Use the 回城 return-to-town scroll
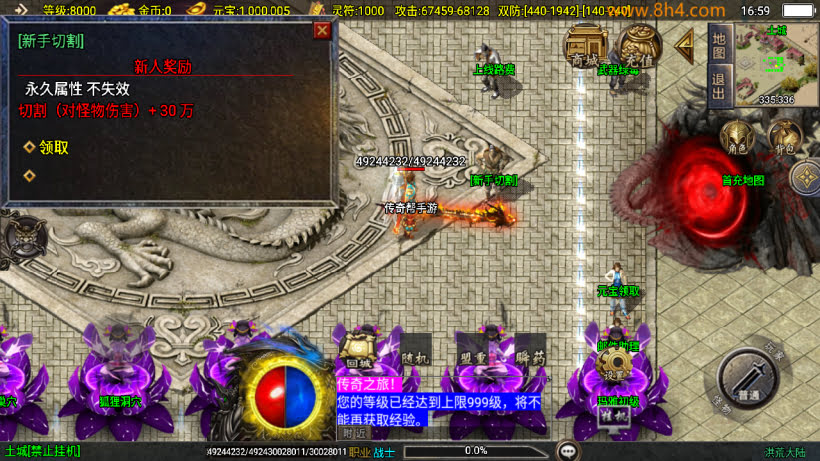The width and height of the screenshot is (820, 461). 357,352
